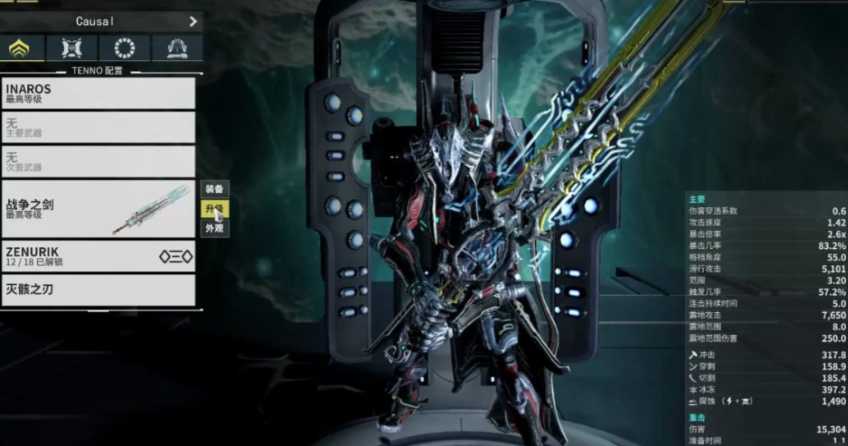848x446 pixels.
Task: Switch to the fourth tab with the archway icon
Action: point(177,48)
